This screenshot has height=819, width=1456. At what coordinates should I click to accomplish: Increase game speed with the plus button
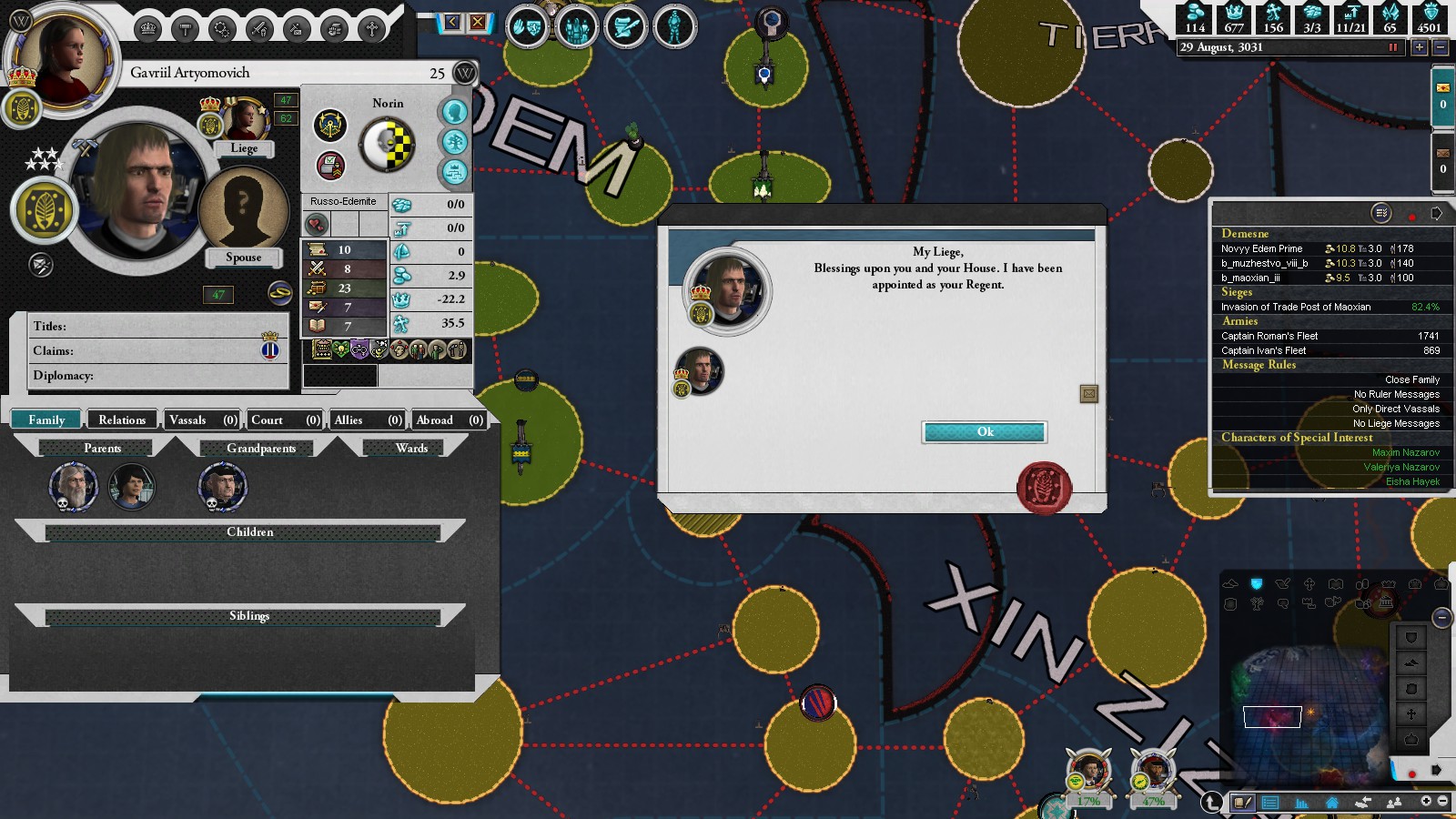pos(1419,47)
